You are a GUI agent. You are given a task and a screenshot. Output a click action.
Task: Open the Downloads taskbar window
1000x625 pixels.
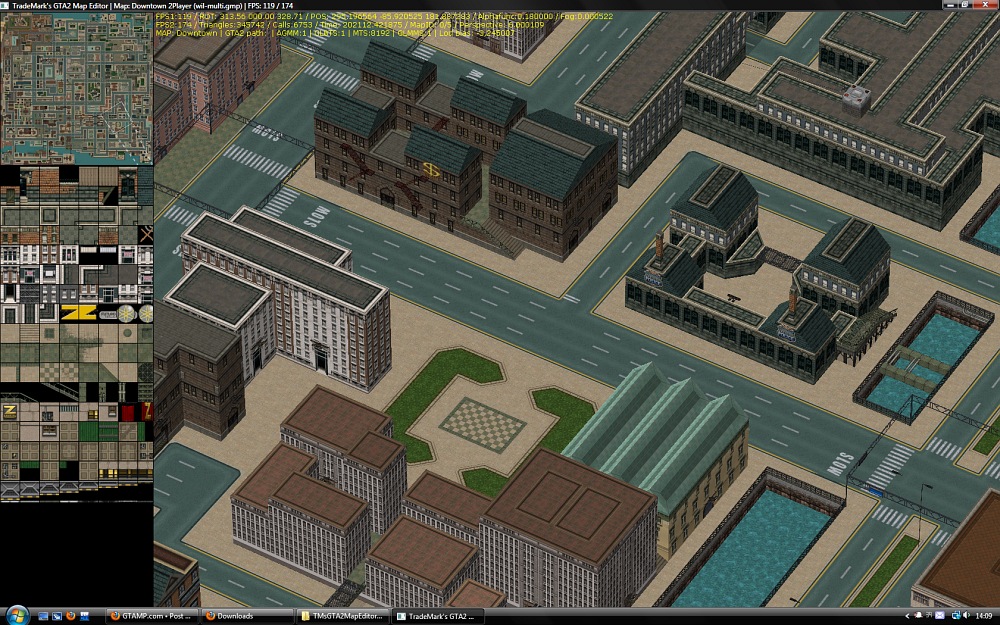247,616
